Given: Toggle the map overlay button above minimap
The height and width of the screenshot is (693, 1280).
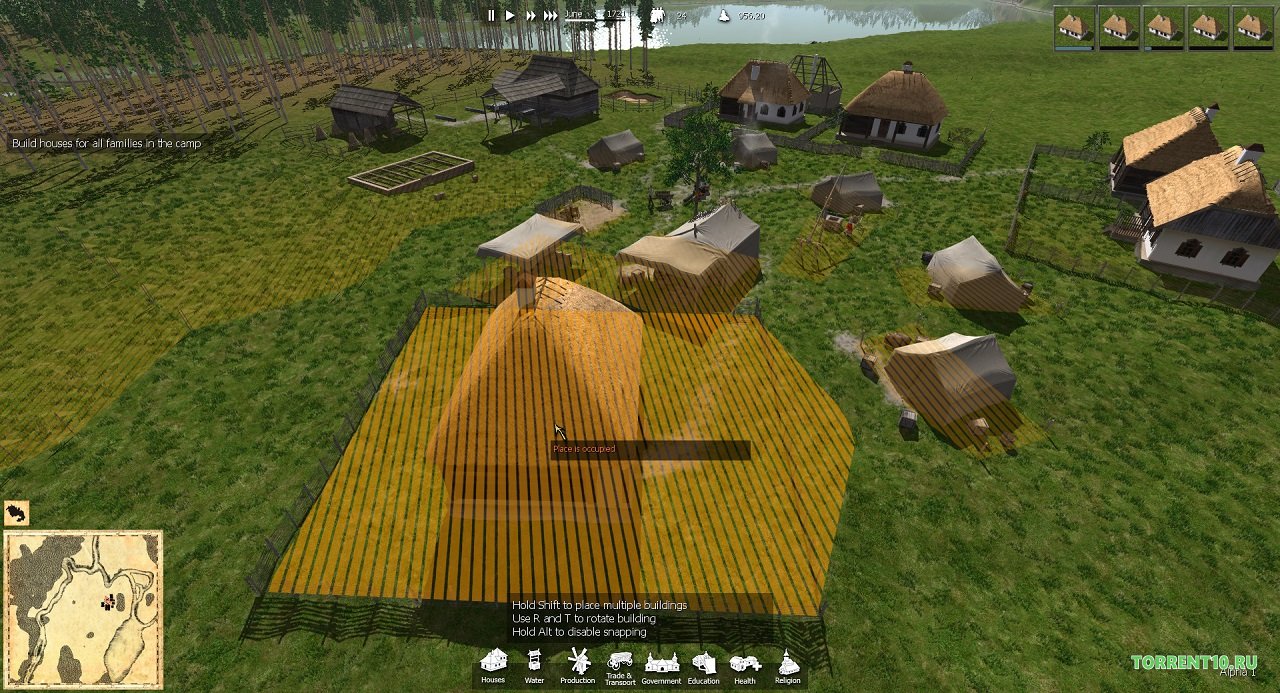Looking at the screenshot, I should (x=16, y=513).
